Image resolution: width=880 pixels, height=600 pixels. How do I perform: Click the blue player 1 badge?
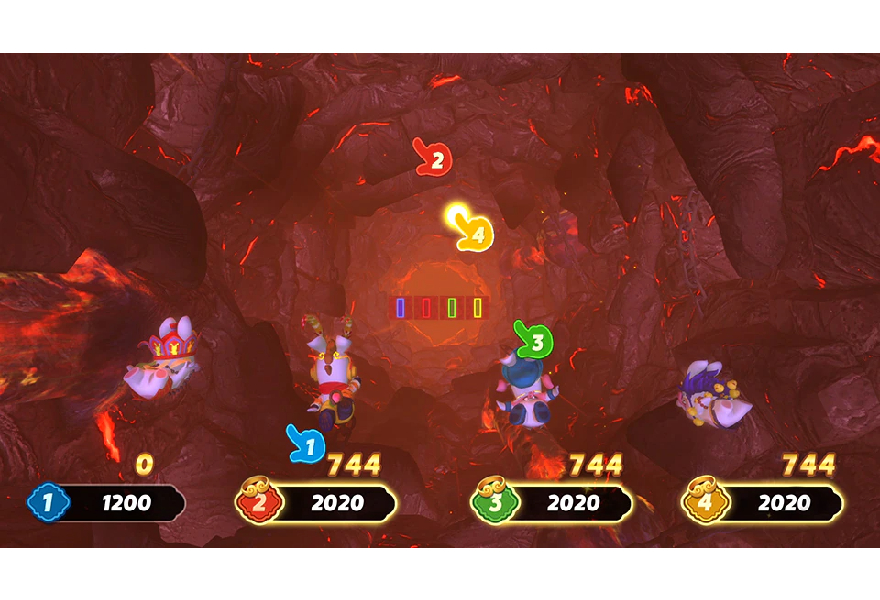47,502
